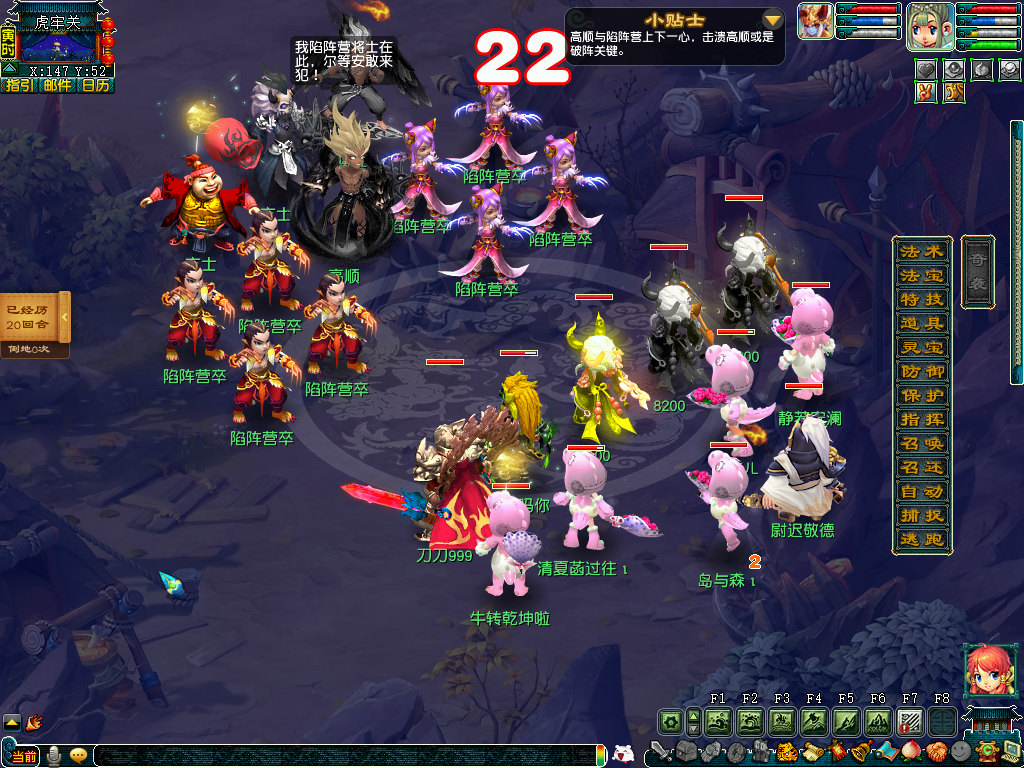Open the gear settings icon by hotbar
Image resolution: width=1024 pixels, height=768 pixels.
669,720
